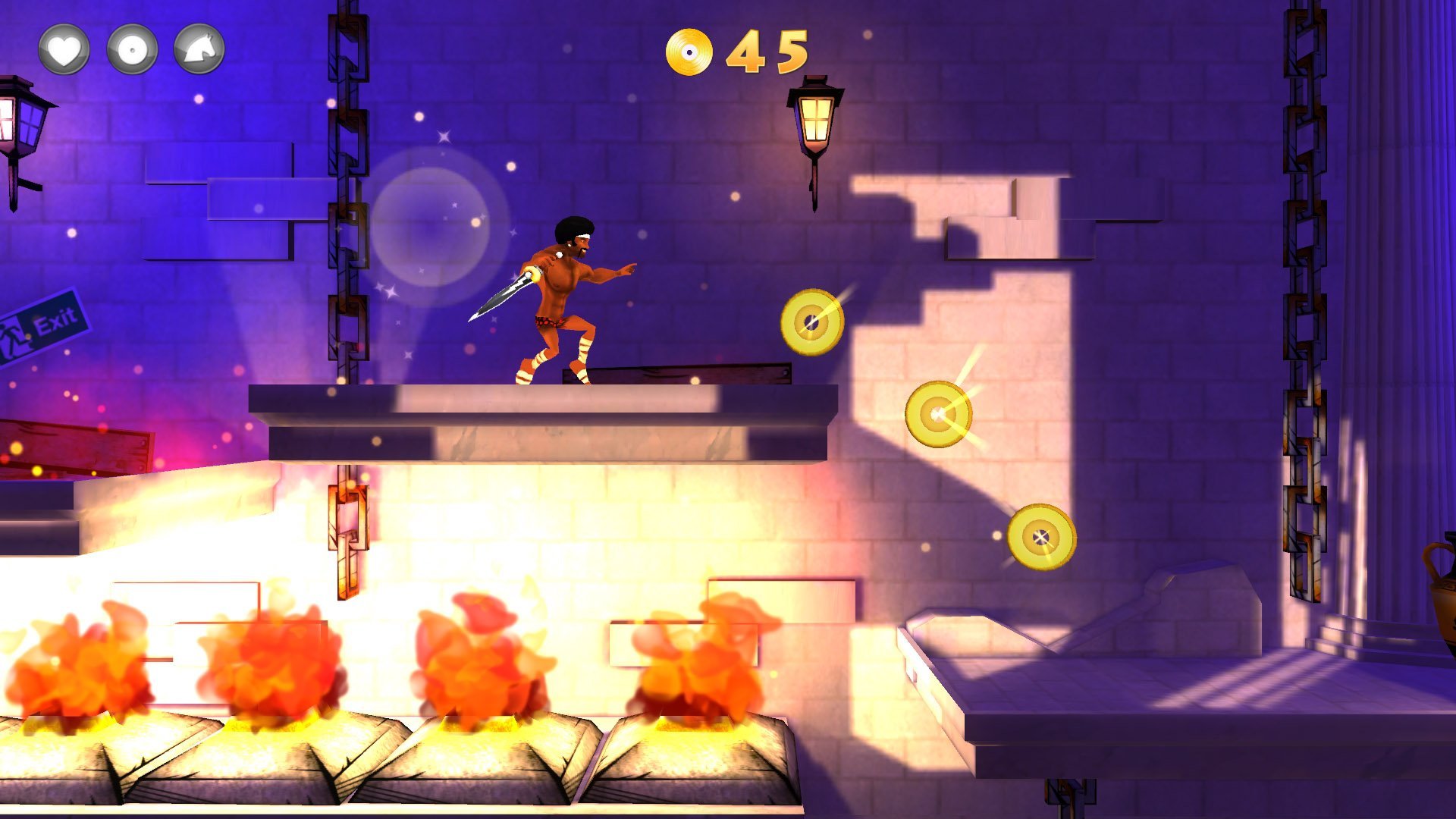Select the grey disc record icon

tap(132, 50)
